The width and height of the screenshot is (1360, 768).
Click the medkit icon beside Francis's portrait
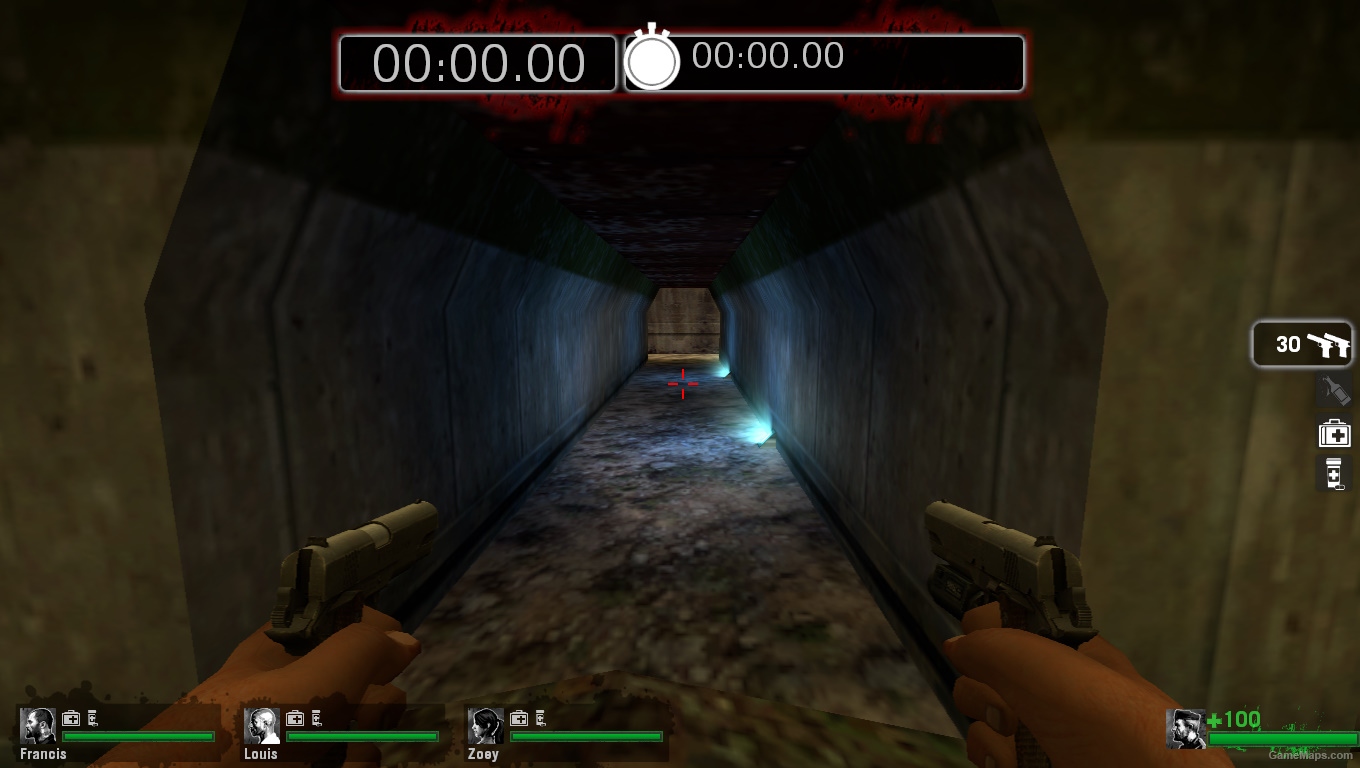click(x=69, y=718)
